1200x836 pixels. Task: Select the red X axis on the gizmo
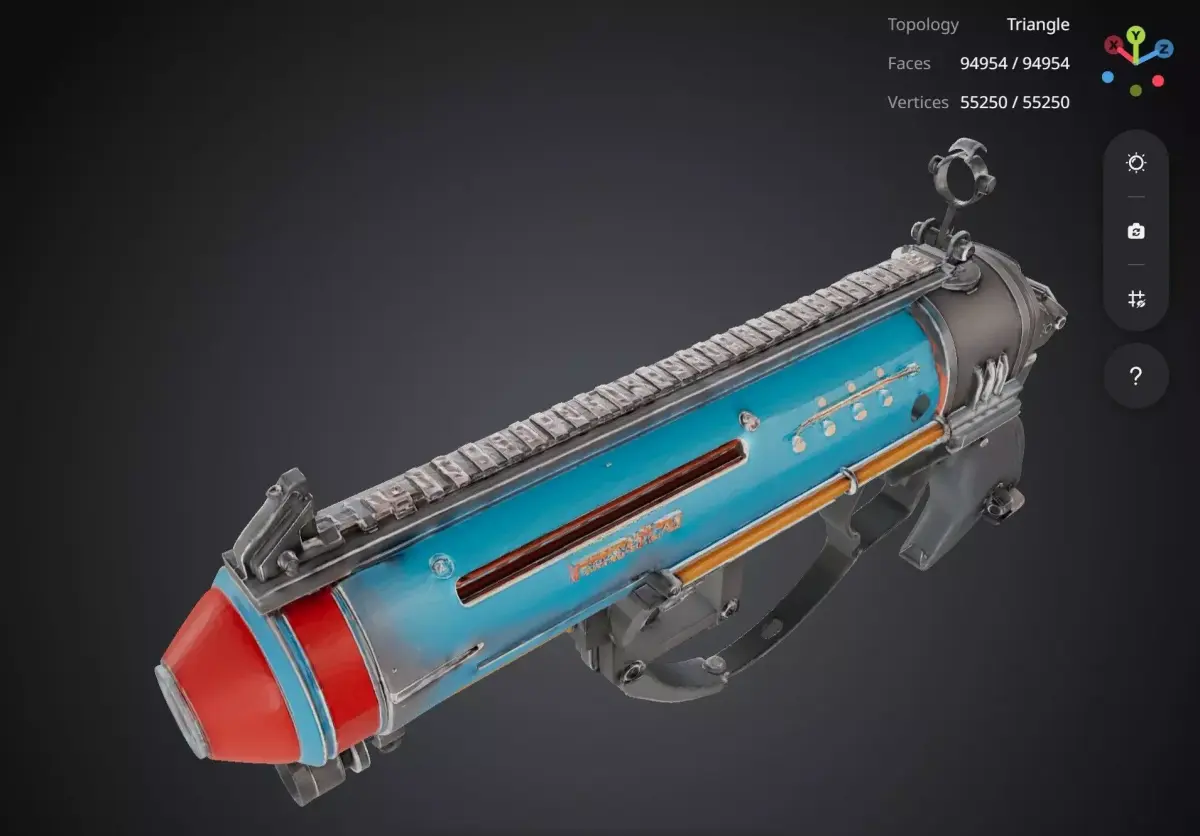point(1113,45)
